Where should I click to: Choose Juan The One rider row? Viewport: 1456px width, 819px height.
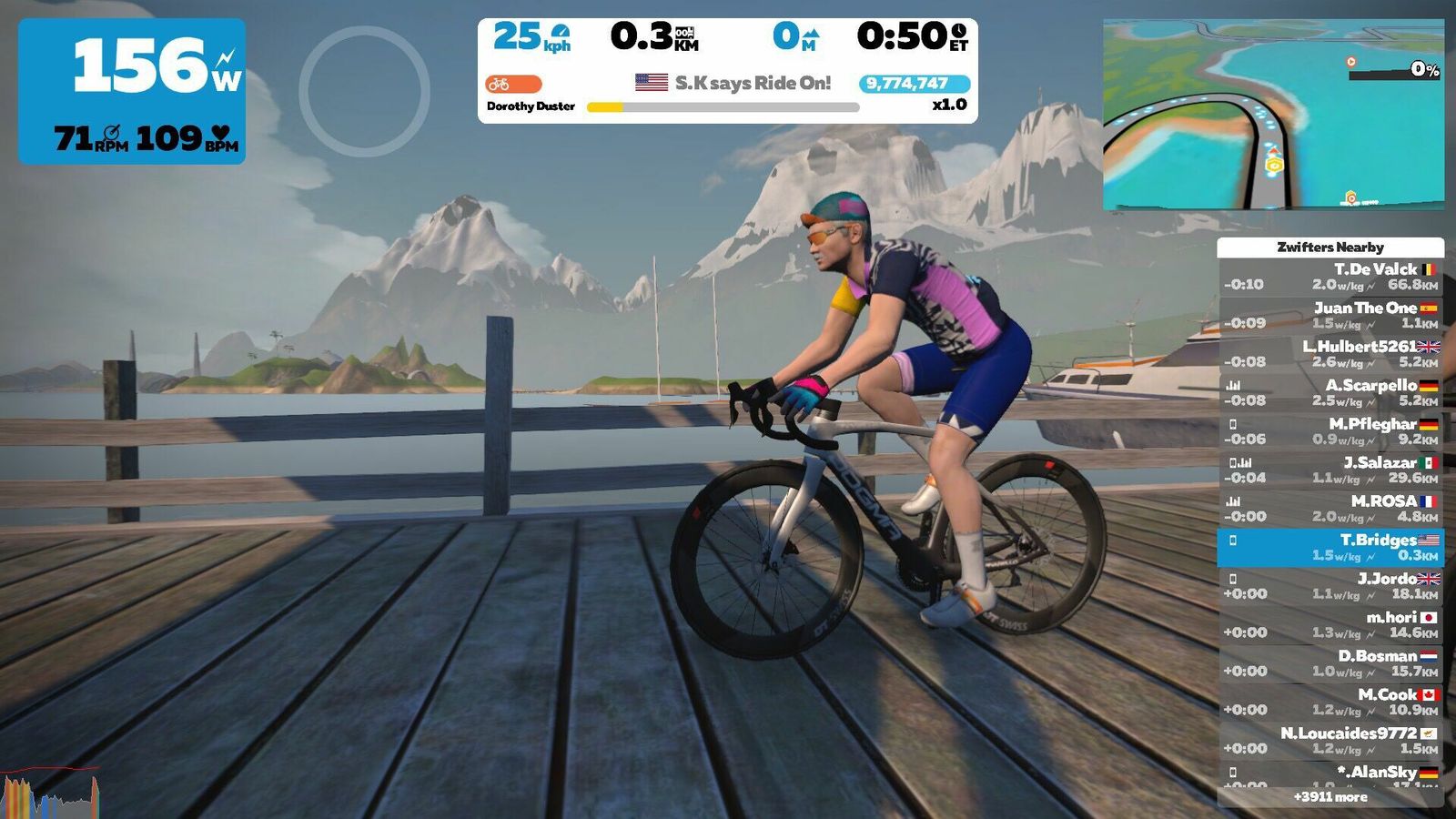pos(1330,315)
